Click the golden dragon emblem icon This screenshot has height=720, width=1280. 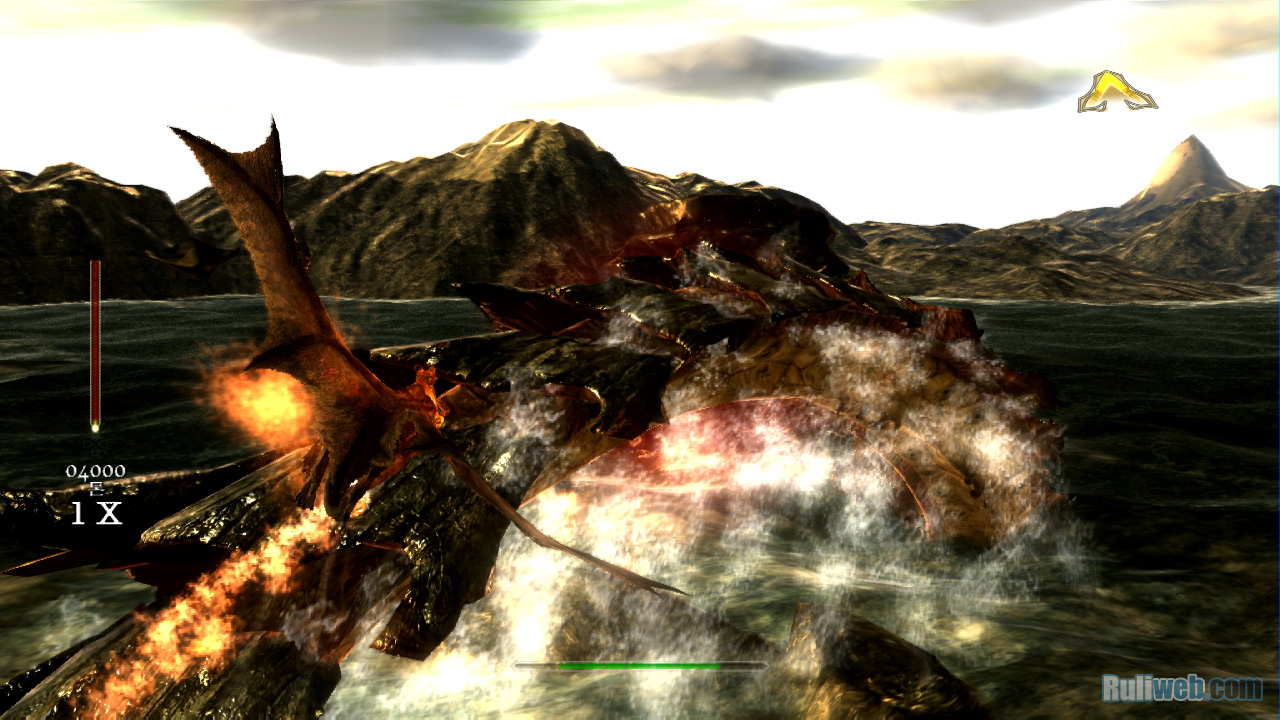point(1117,92)
